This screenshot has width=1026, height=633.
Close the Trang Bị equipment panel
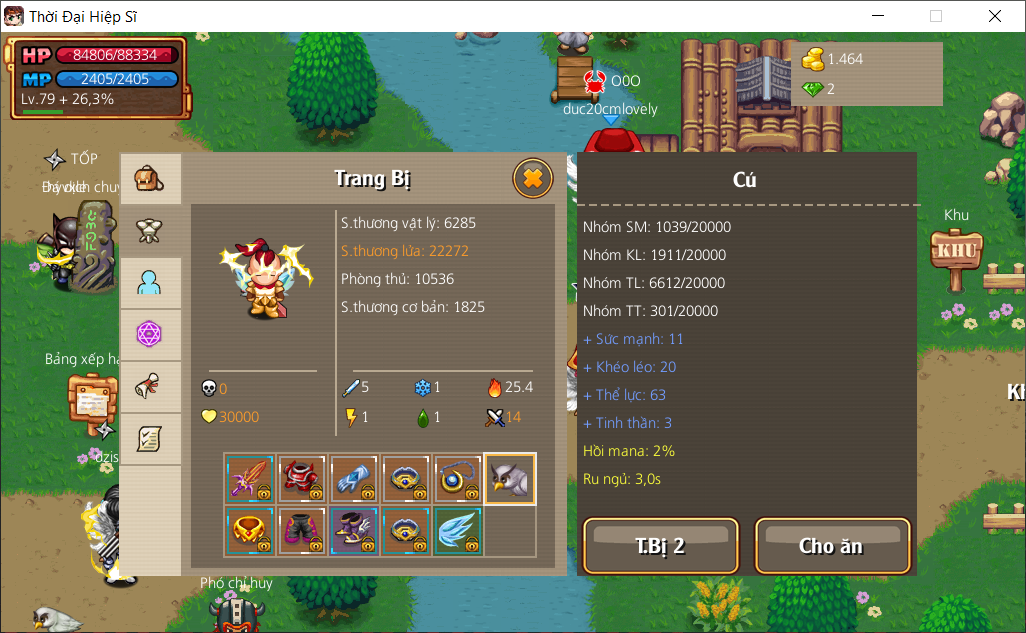click(x=533, y=179)
